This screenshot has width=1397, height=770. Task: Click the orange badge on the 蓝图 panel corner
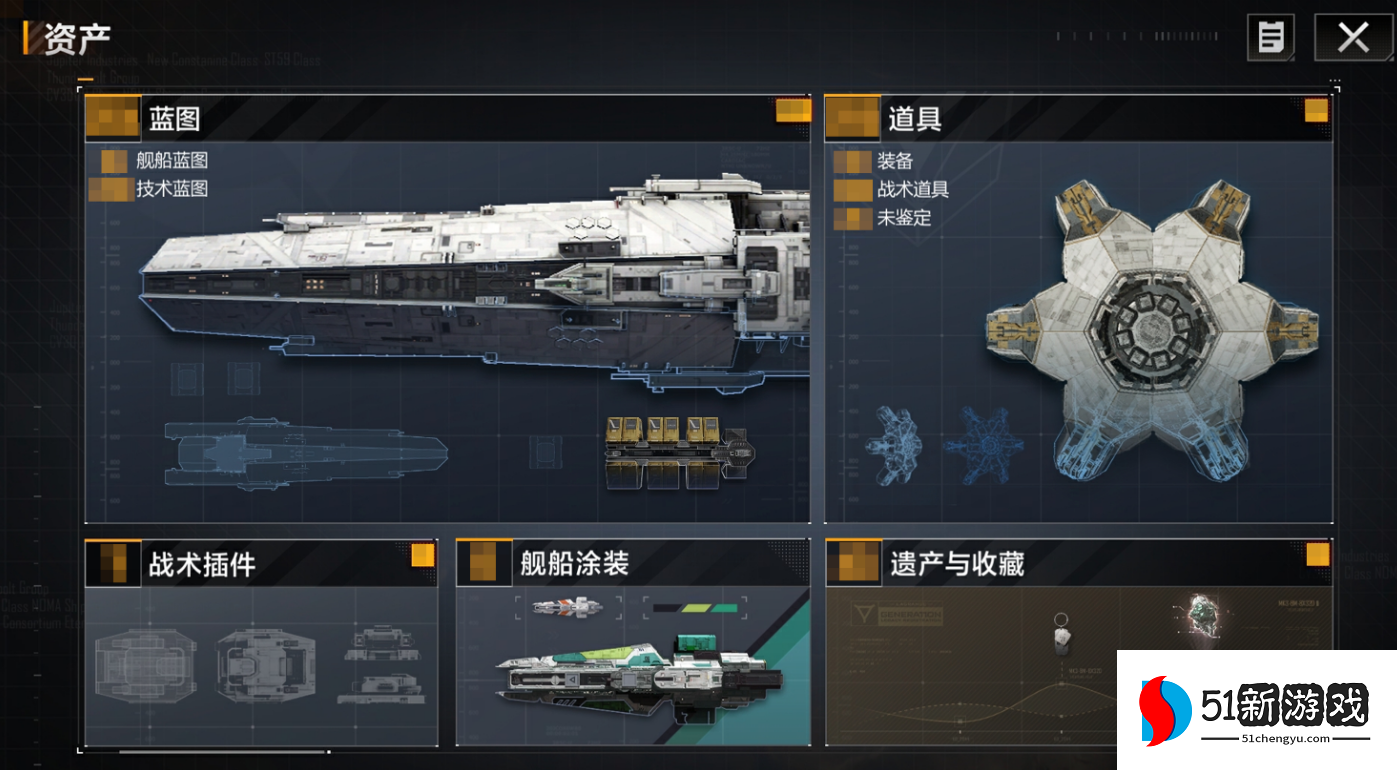point(793,111)
